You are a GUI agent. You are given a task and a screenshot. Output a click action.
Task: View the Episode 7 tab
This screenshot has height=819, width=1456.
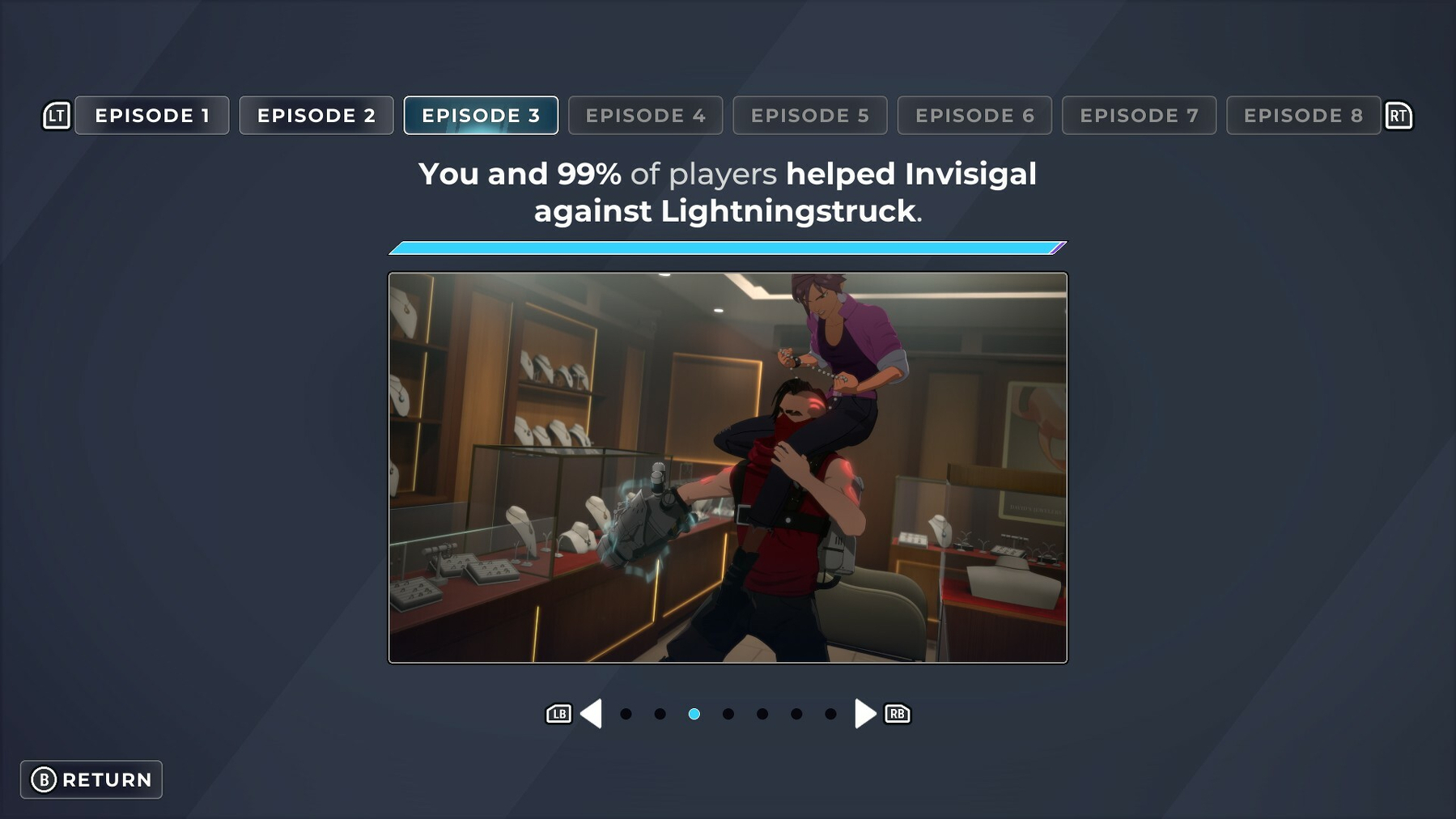pos(1139,116)
